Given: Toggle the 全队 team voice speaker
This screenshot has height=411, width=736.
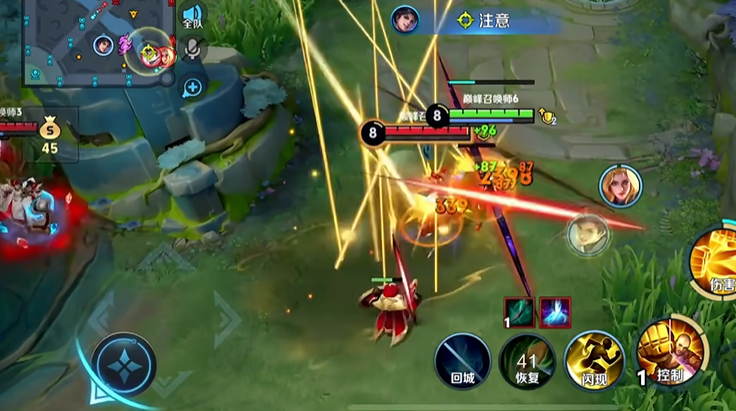Looking at the screenshot, I should pos(192,16).
